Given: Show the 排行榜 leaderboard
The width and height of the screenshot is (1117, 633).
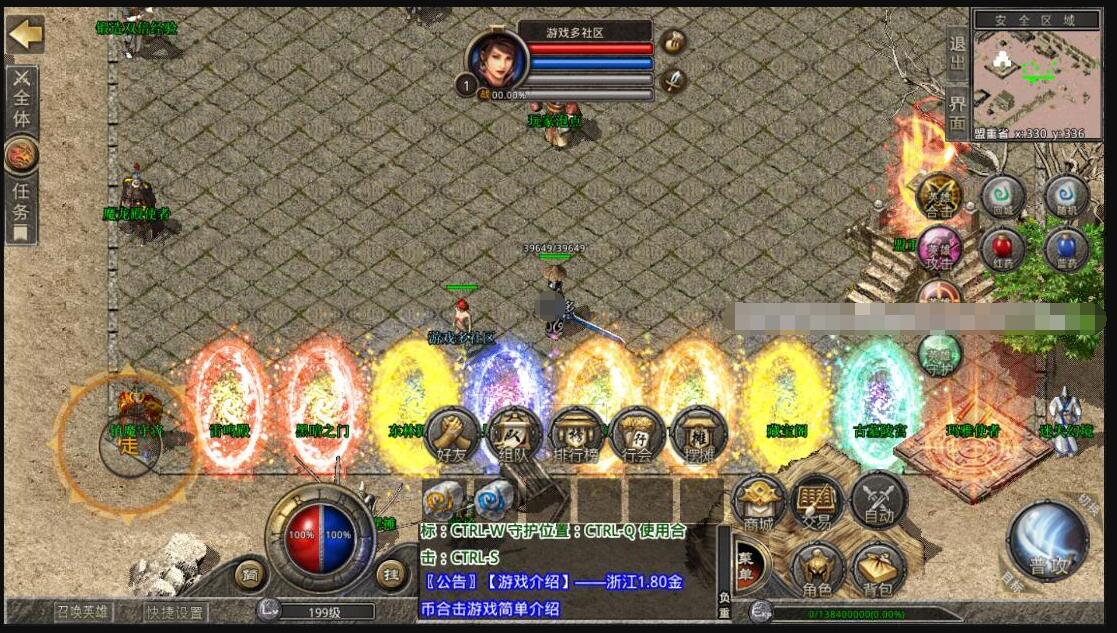Looking at the screenshot, I should click(577, 436).
